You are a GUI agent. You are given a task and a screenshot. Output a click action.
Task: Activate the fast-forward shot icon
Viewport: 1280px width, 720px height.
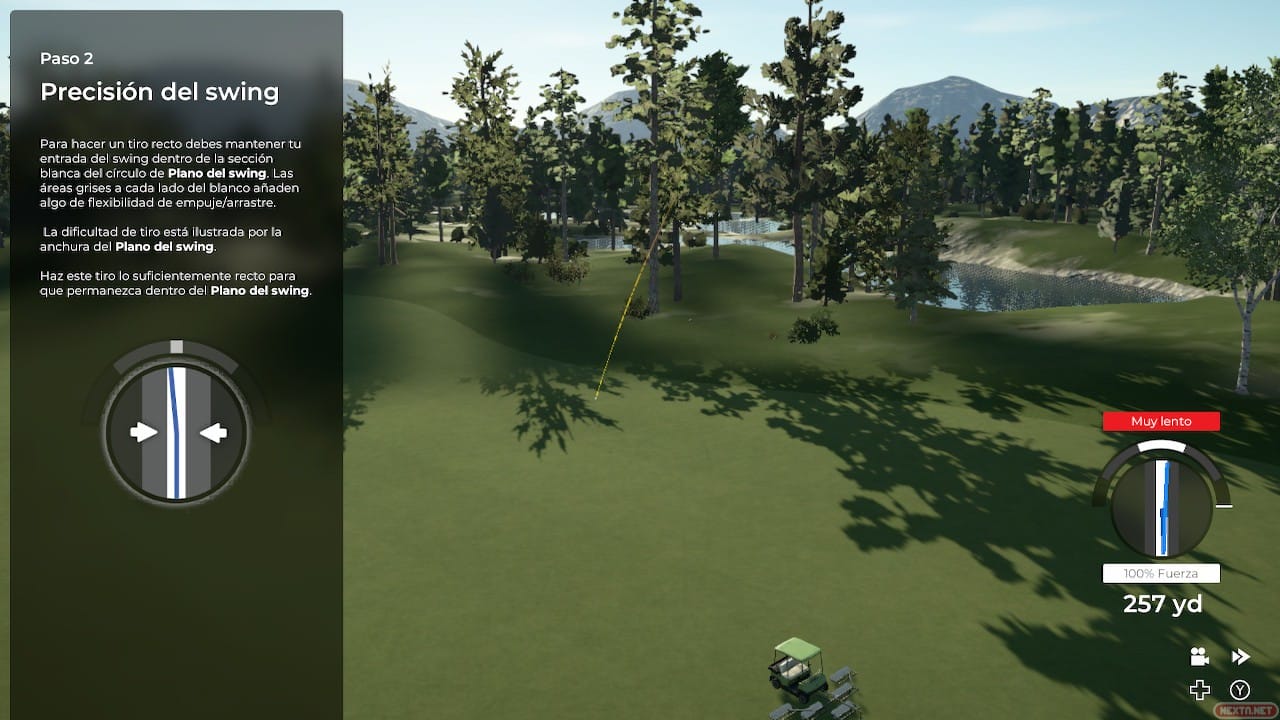tap(1240, 657)
